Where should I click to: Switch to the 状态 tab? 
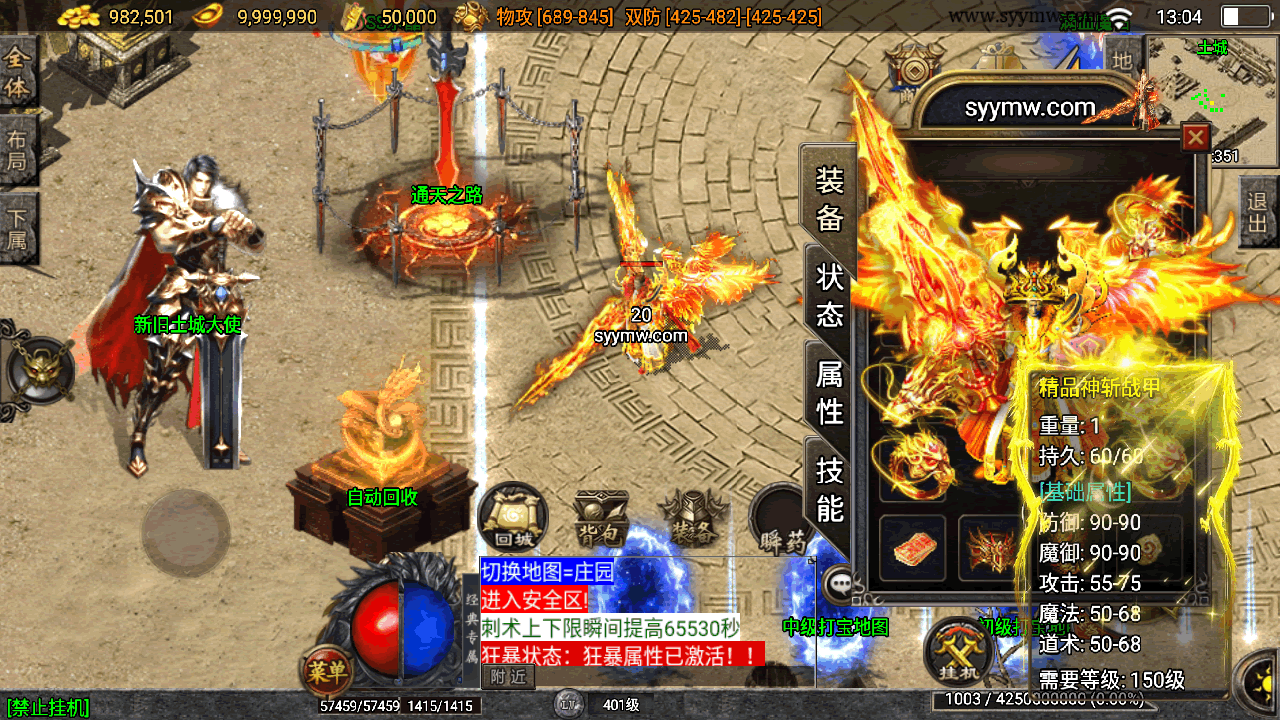(830, 294)
